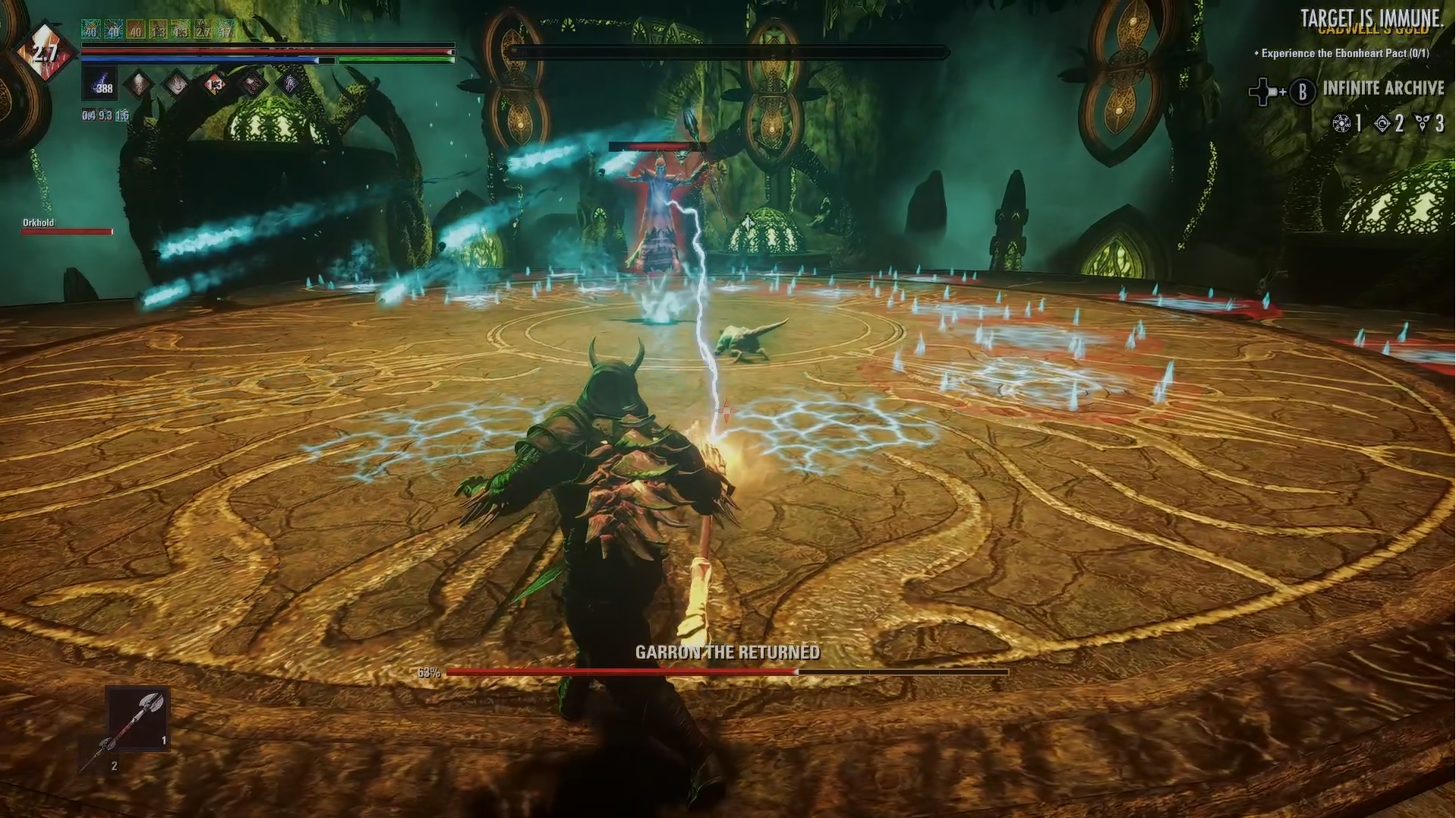Click the Archive cycle counter icon showing 2
The width and height of the screenshot is (1456, 818).
[1382, 124]
